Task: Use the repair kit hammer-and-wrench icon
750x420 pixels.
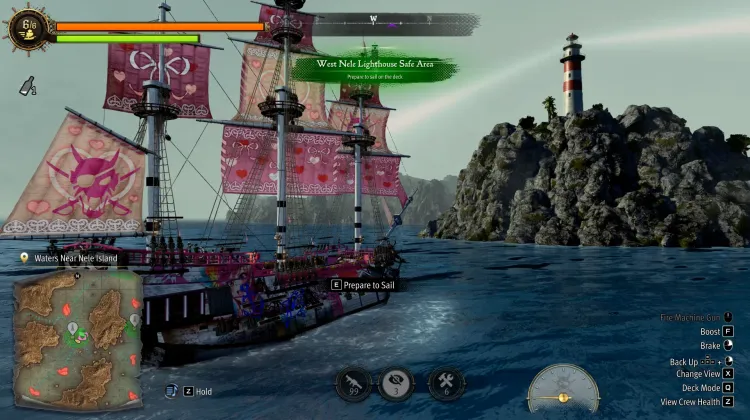Action: click(446, 383)
